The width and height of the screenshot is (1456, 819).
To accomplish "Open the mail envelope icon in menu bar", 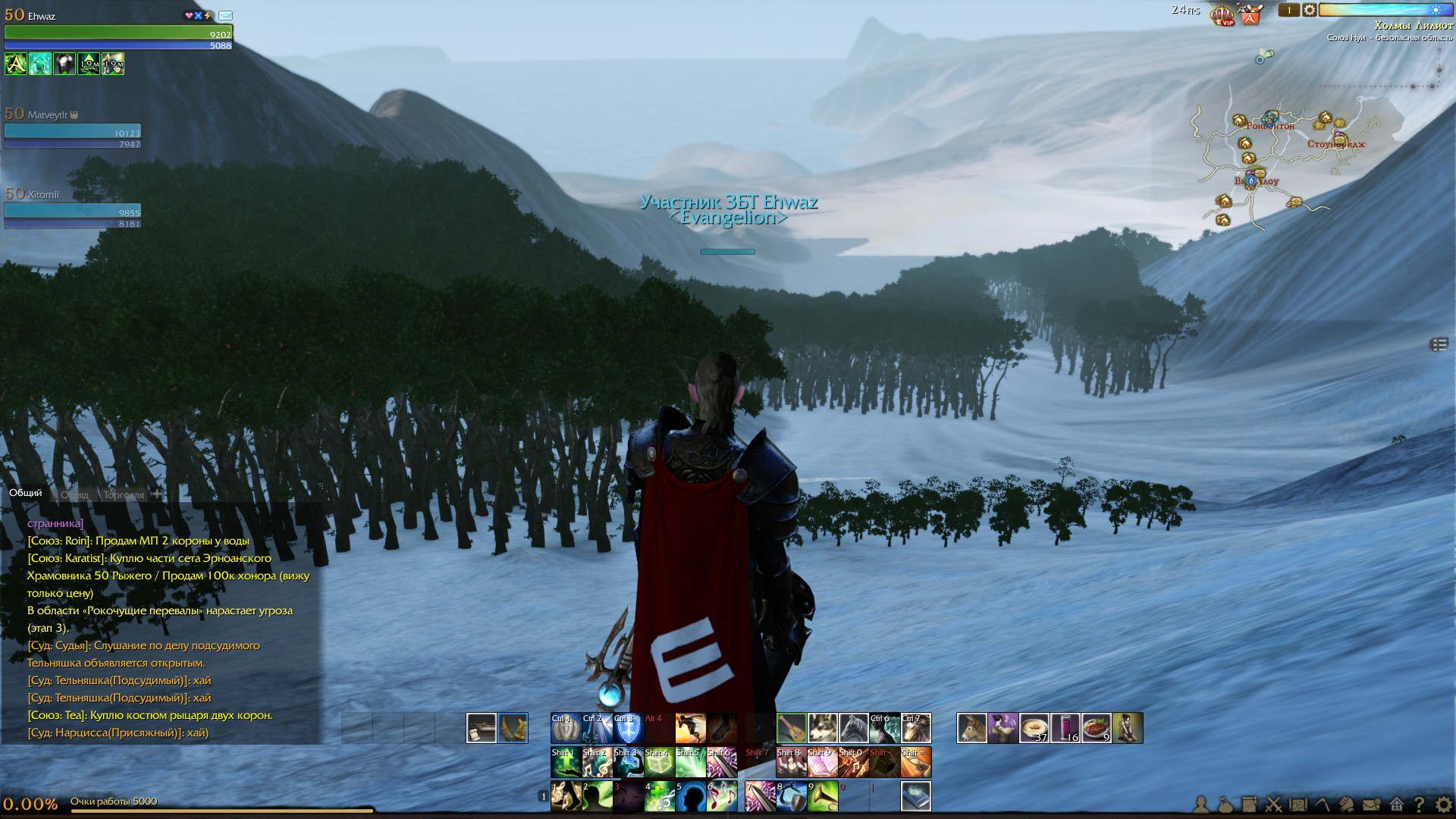I will [1371, 804].
